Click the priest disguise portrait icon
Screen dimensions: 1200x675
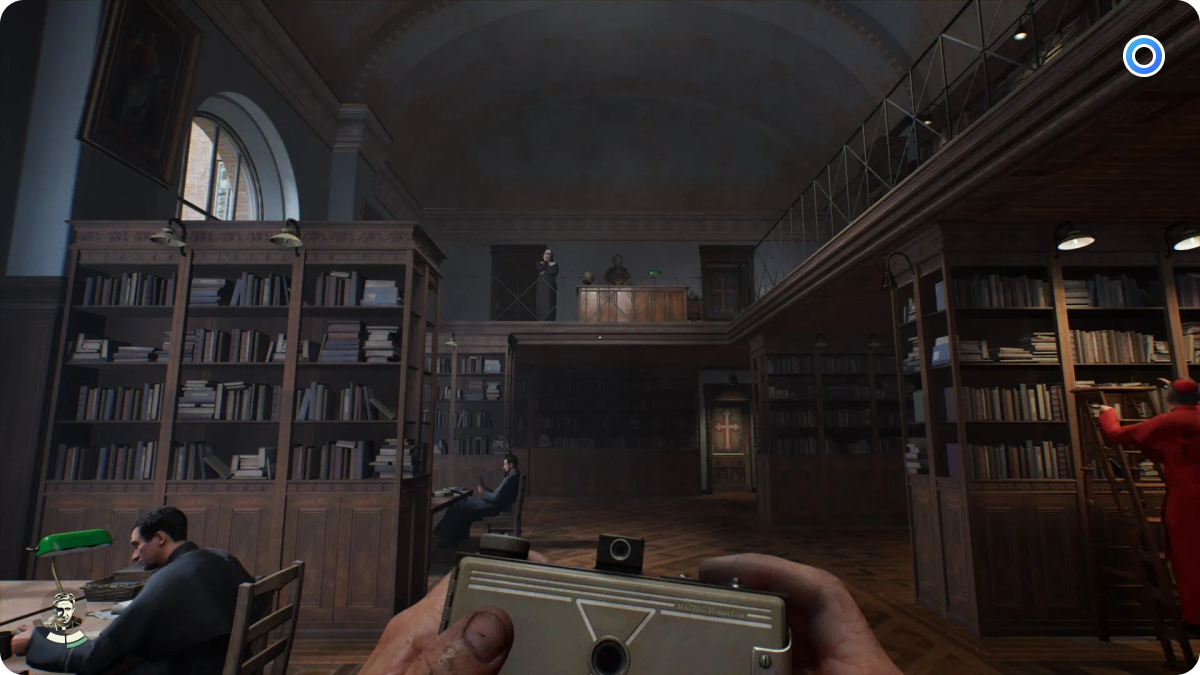pyautogui.click(x=65, y=615)
